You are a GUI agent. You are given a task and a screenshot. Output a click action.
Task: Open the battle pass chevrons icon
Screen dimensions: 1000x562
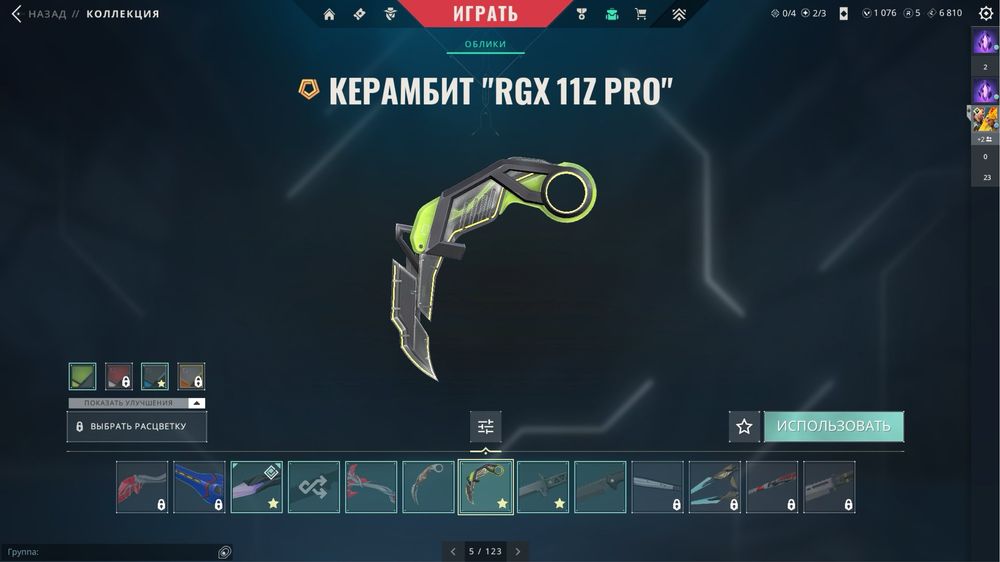(679, 14)
